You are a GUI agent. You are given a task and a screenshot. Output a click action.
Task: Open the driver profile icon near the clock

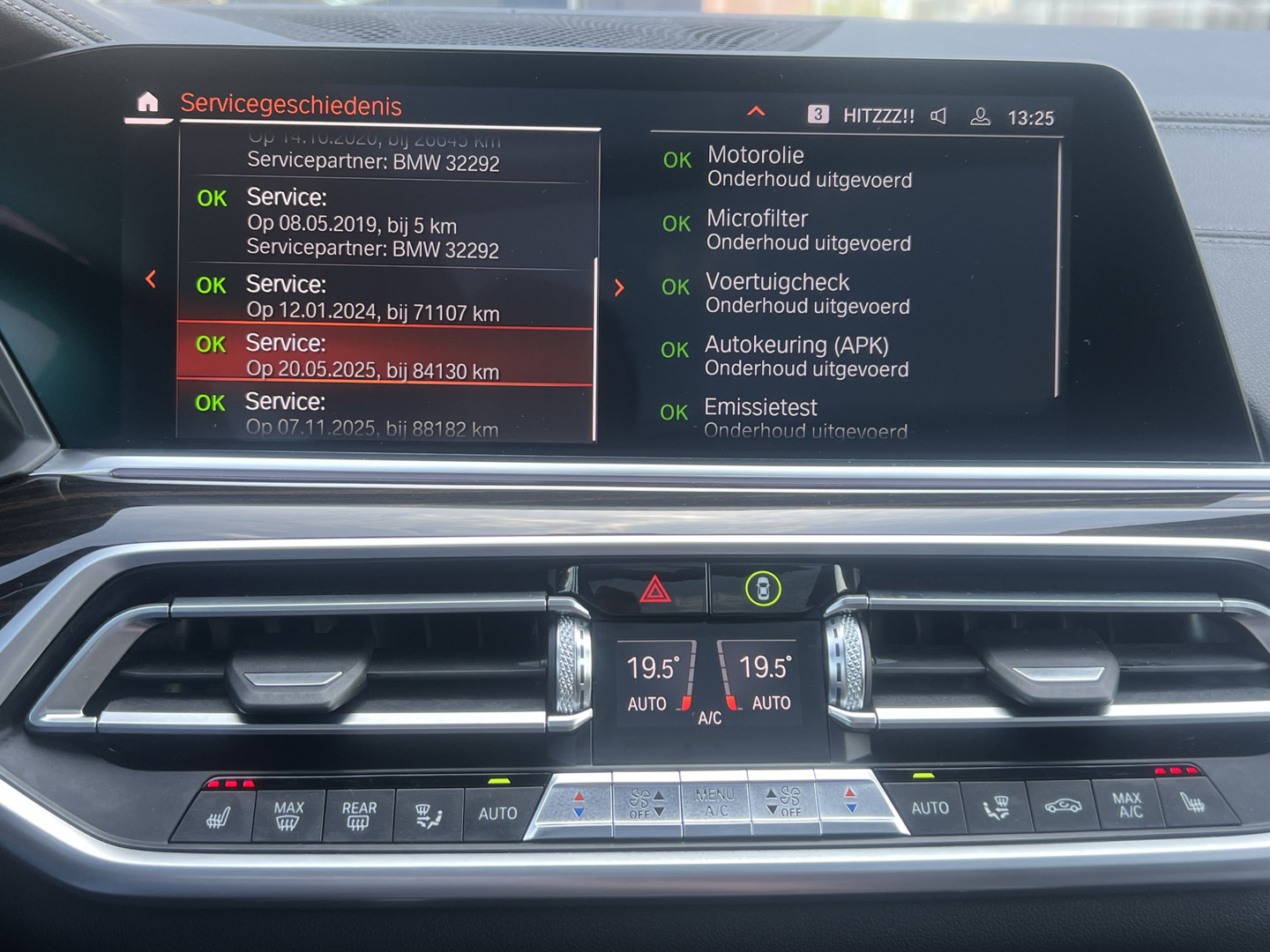[982, 115]
